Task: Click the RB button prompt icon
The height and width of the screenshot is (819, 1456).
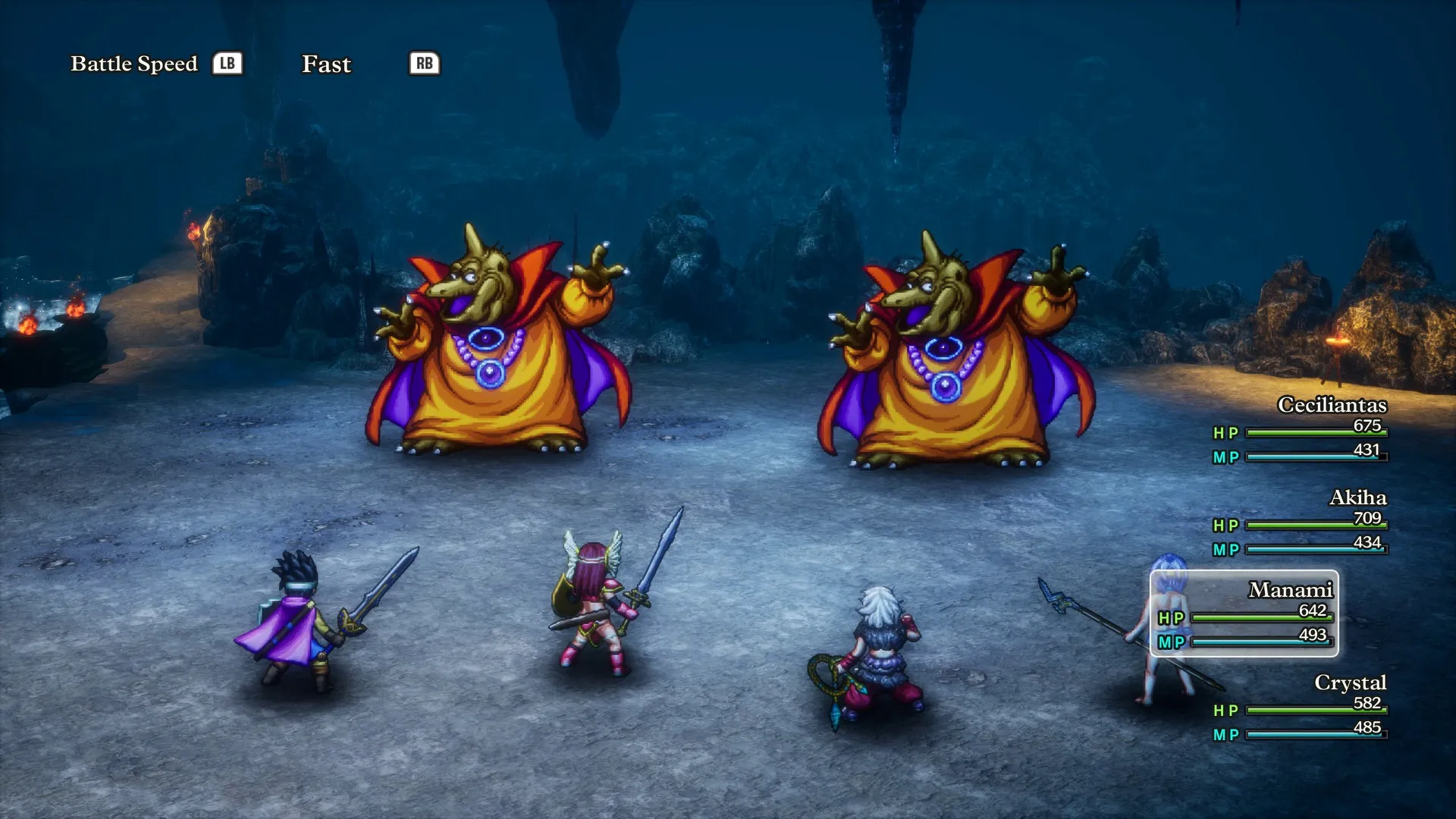Action: [424, 64]
